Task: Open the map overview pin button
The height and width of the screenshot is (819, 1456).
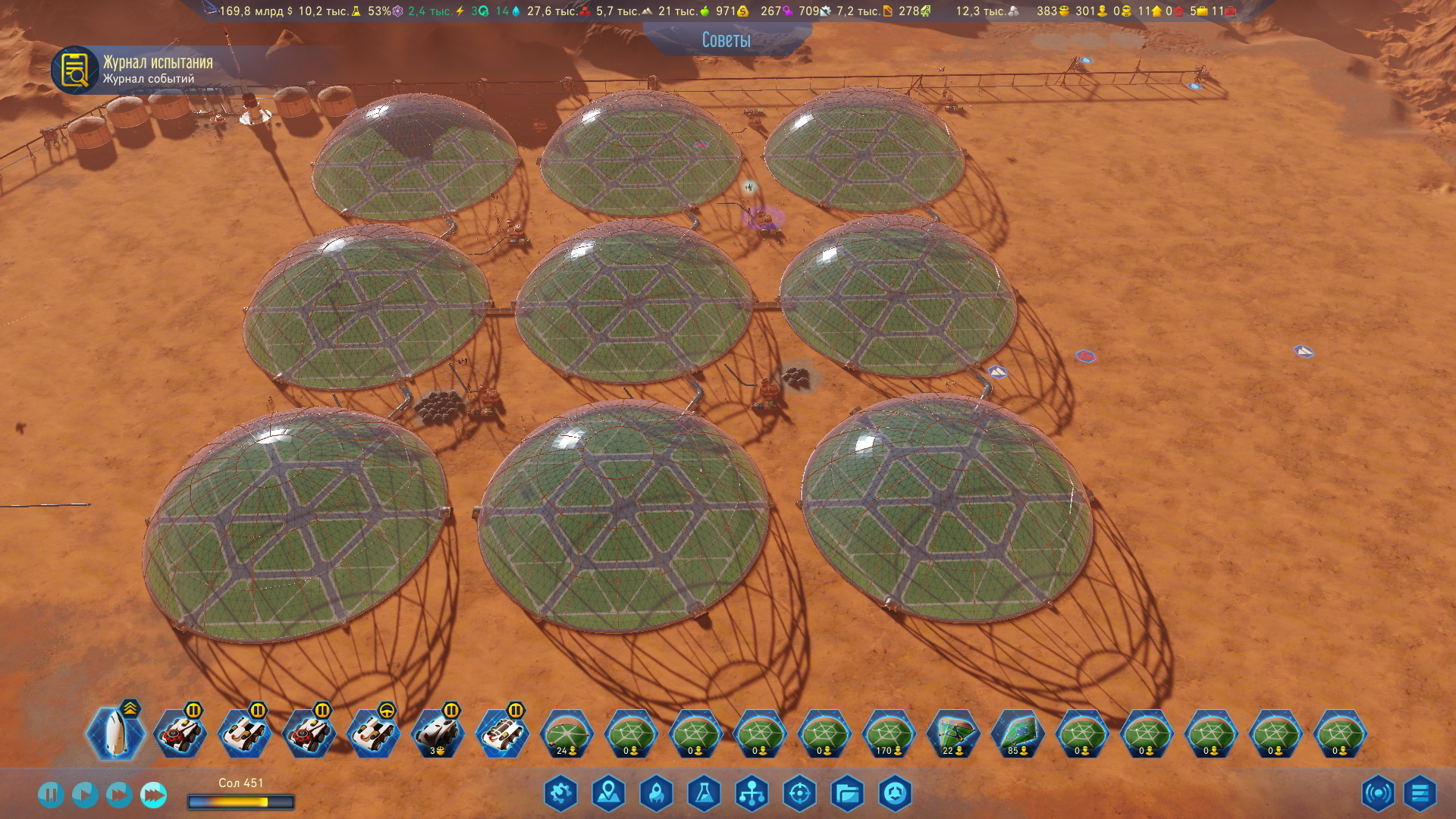Action: (608, 794)
